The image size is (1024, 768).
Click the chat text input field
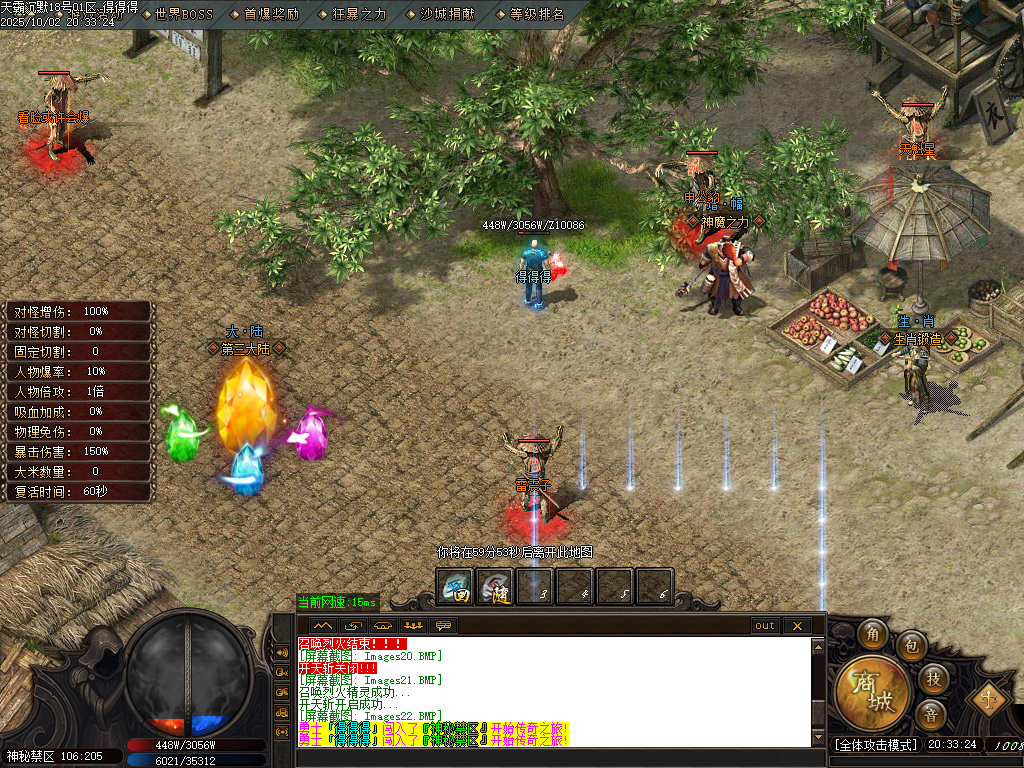coord(550,757)
